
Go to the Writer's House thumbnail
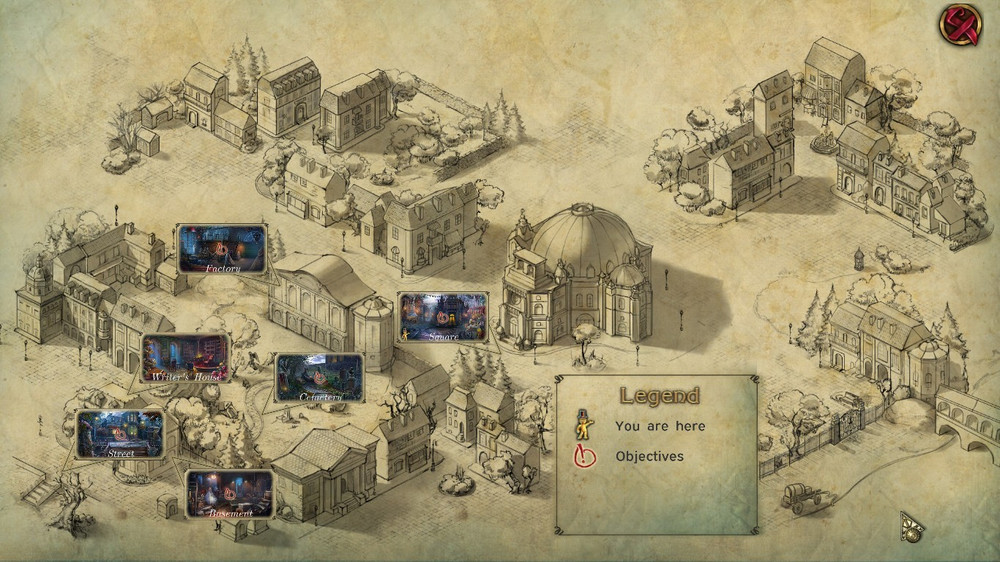(185, 358)
